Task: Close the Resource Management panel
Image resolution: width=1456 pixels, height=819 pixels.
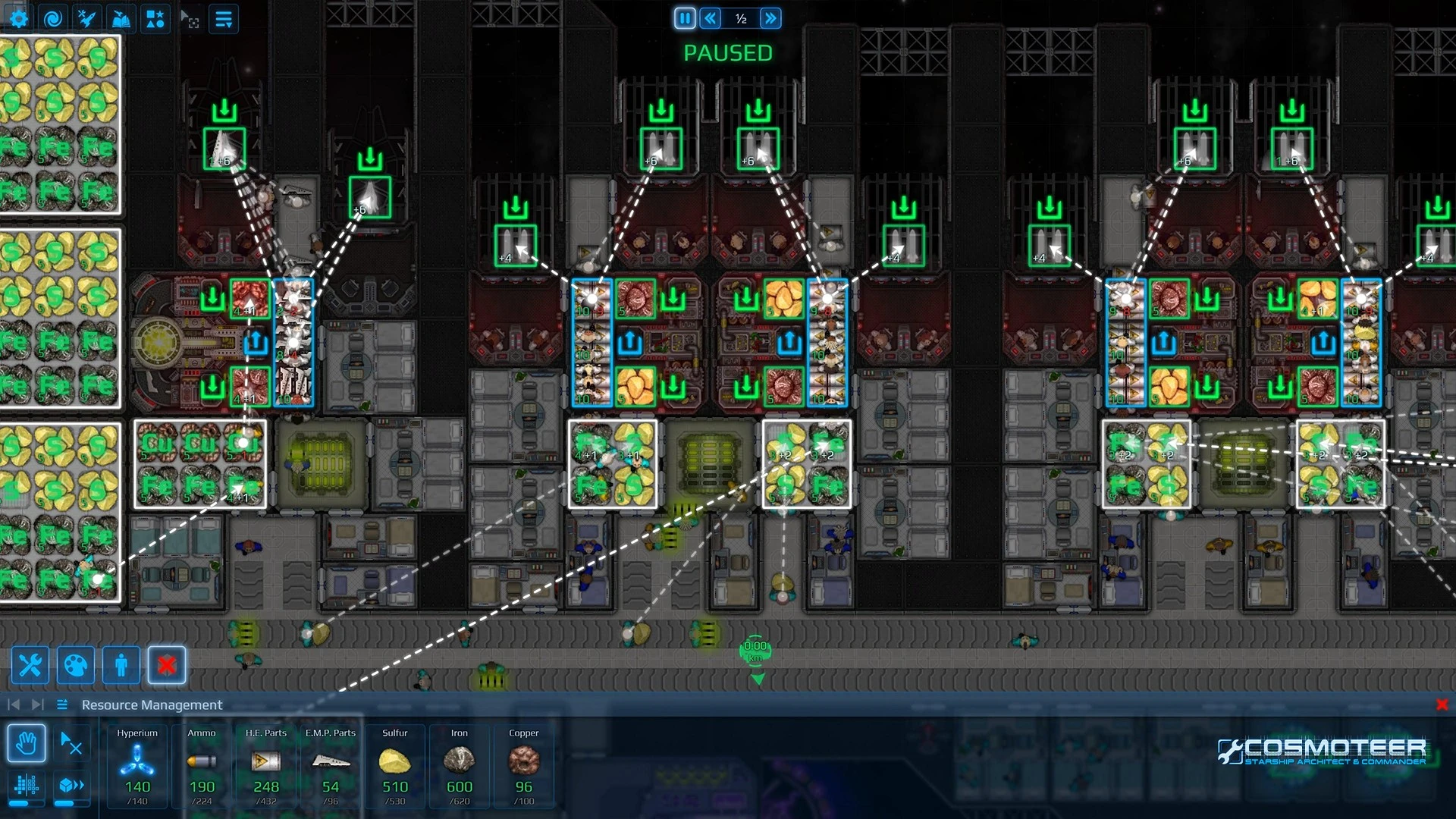Action: 1442,704
